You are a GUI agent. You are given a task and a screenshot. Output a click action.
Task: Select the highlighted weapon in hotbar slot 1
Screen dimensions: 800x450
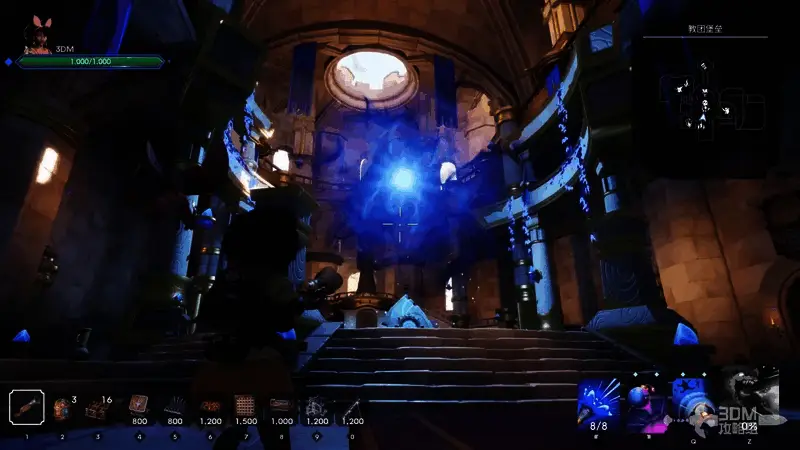[x=27, y=407]
